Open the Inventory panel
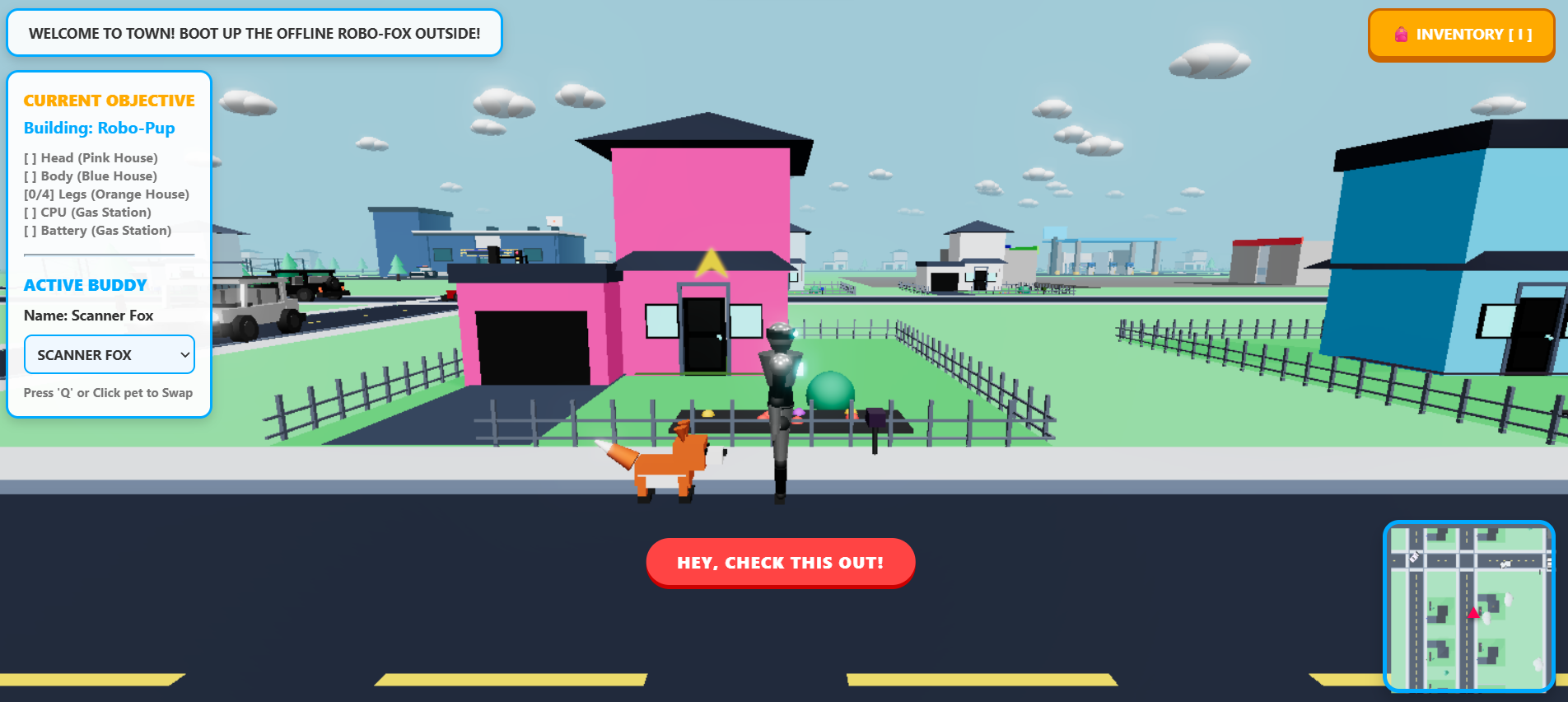 [x=1461, y=35]
